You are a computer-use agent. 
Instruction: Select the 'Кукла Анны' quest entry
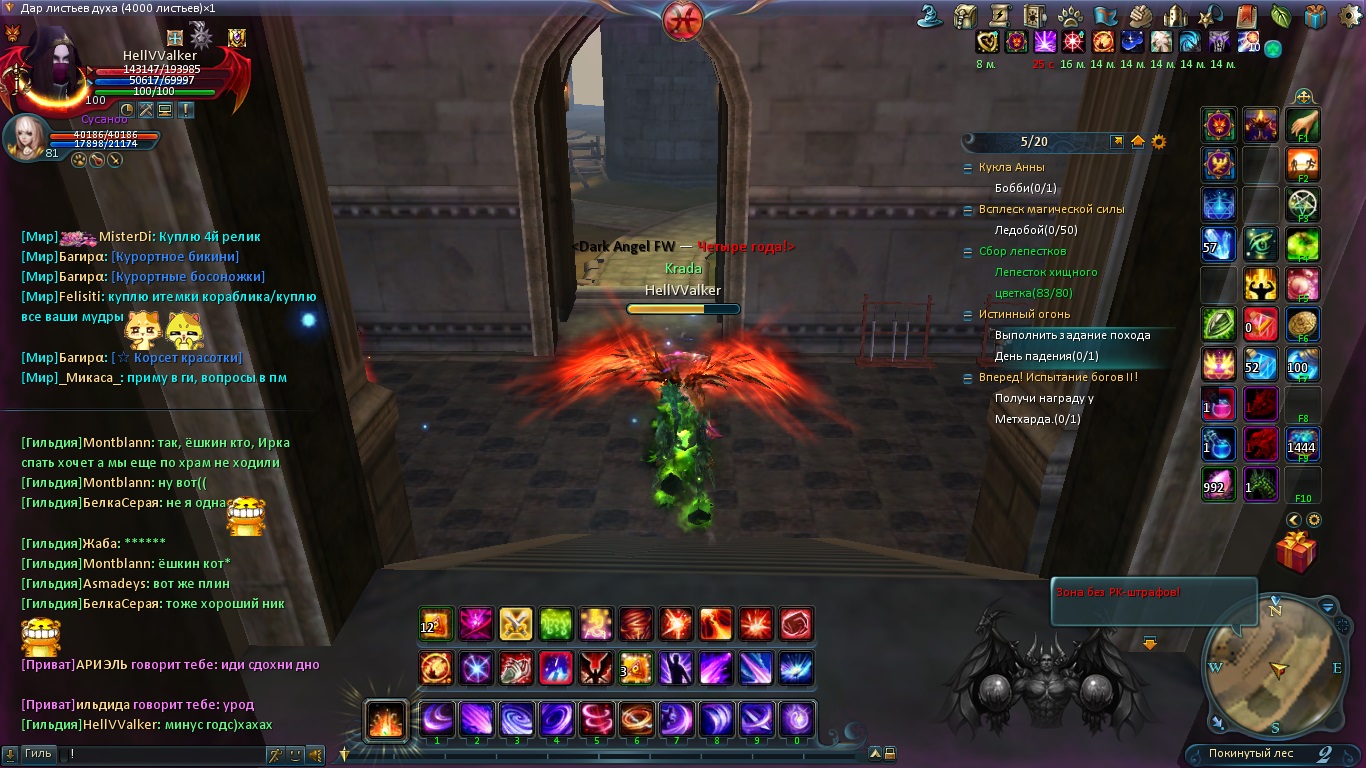pyautogui.click(x=1012, y=167)
